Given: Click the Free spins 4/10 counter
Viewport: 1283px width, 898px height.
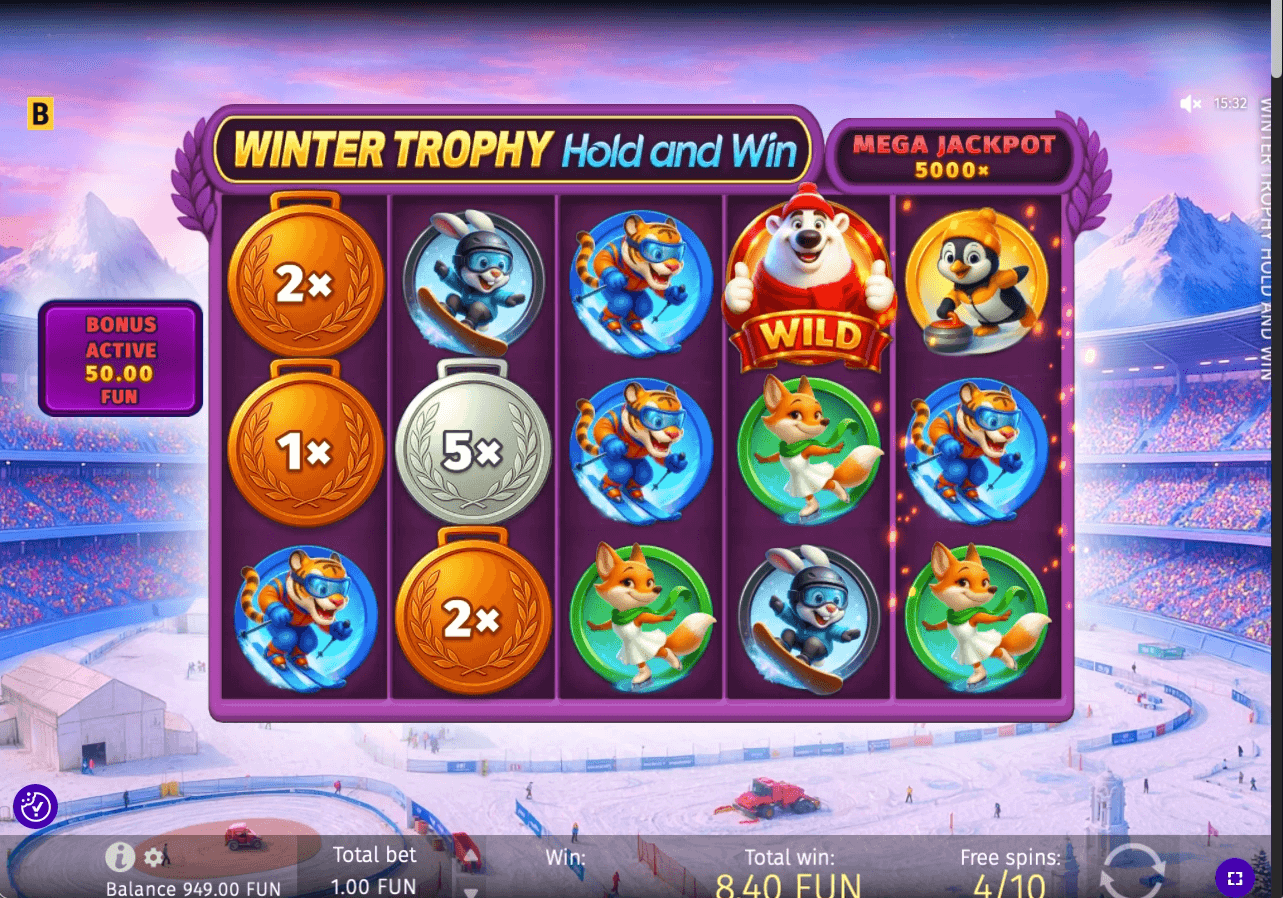Looking at the screenshot, I should [x=1009, y=870].
